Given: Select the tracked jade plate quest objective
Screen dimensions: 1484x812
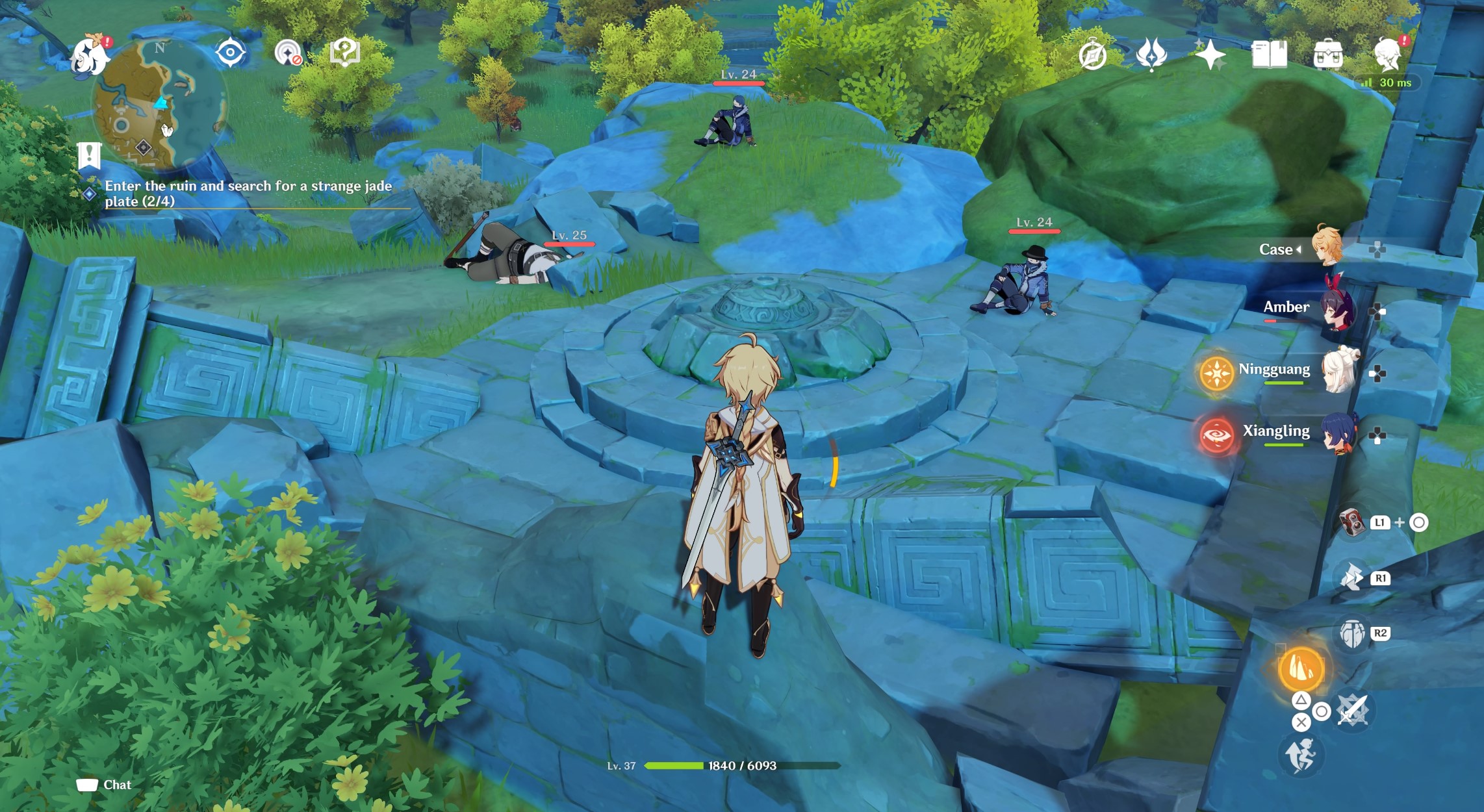Looking at the screenshot, I should [x=248, y=194].
